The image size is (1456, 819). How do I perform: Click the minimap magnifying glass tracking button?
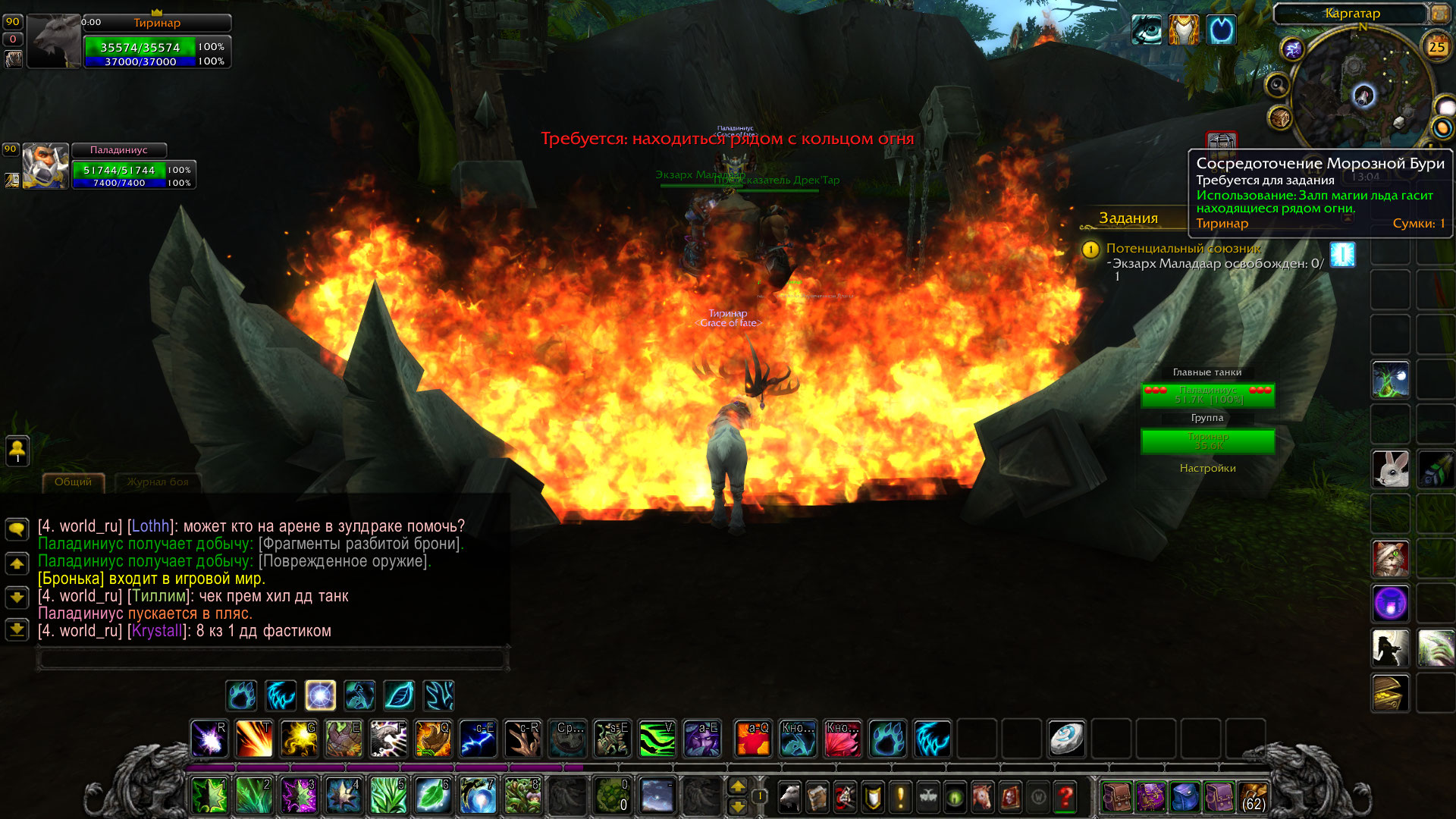click(1278, 85)
